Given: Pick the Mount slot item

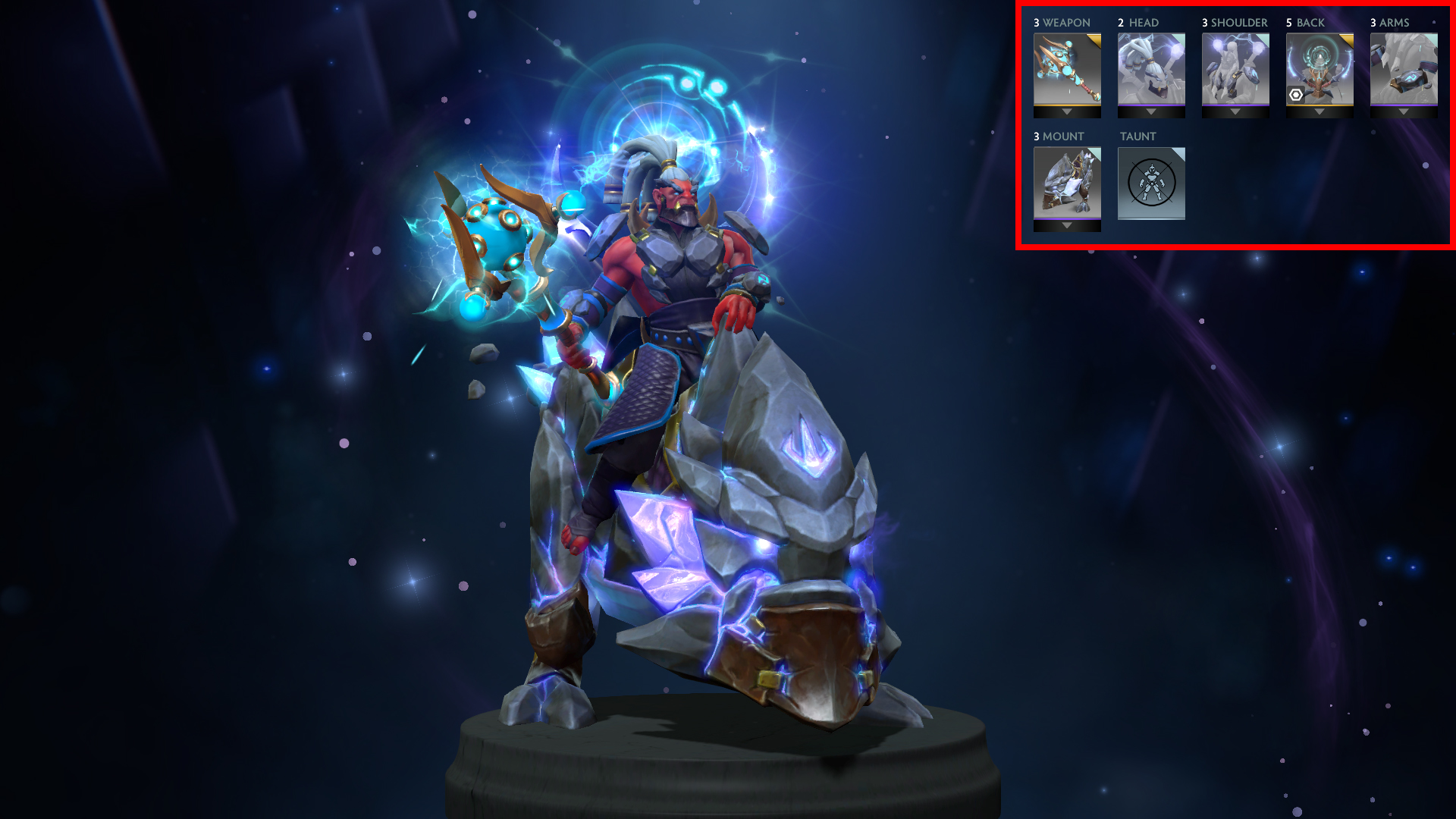Looking at the screenshot, I should tap(1066, 182).
